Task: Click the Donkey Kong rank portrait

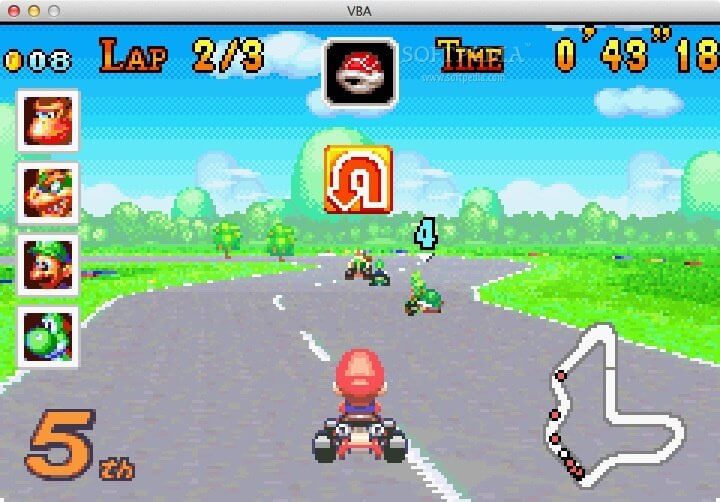Action: [x=47, y=121]
